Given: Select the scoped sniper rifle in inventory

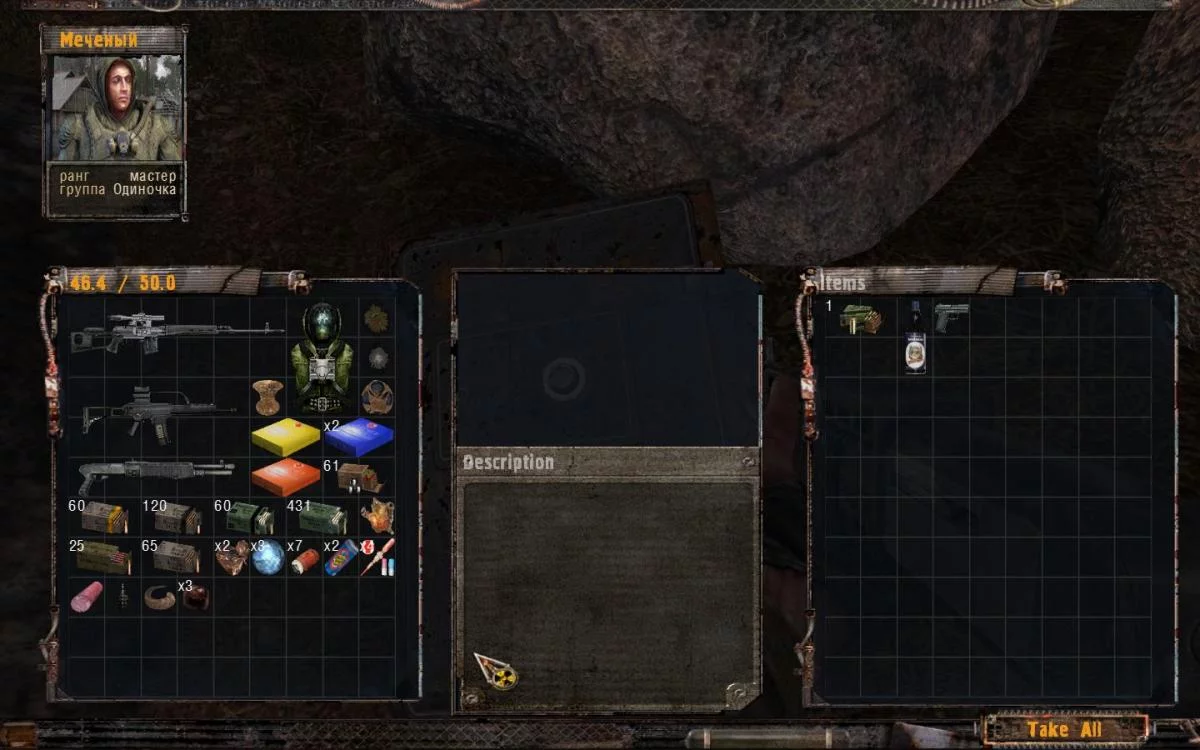Looking at the screenshot, I should point(175,332).
